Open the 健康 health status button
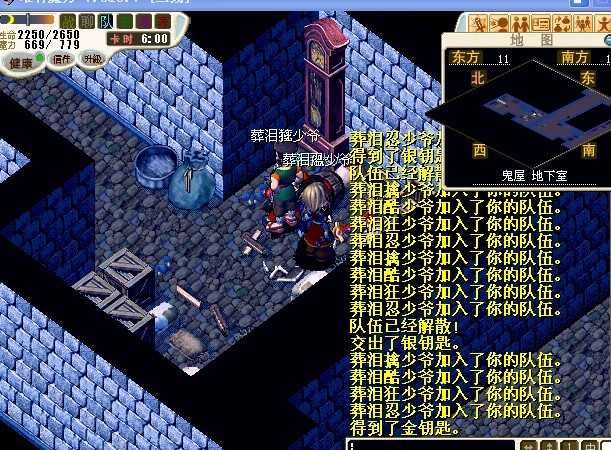Viewport: 611px width, 450px height. tap(21, 60)
